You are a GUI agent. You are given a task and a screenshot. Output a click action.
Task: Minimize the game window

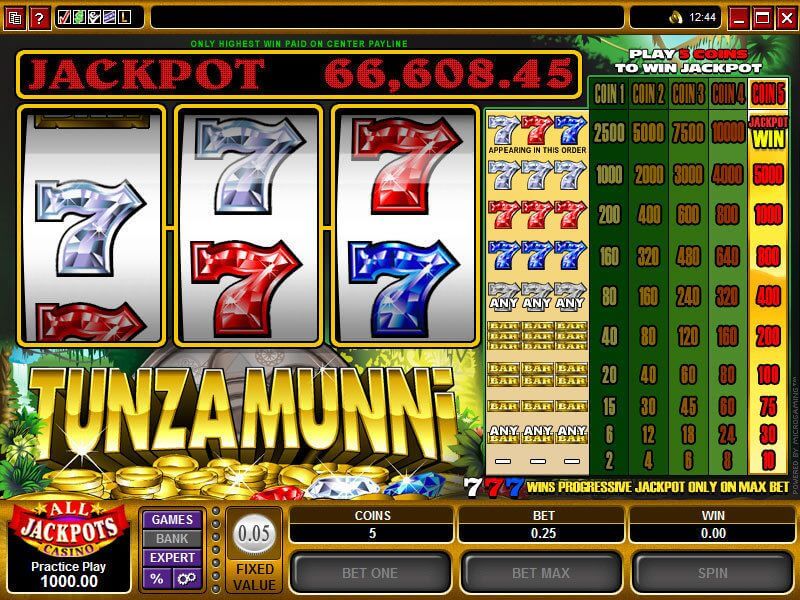tap(740, 17)
